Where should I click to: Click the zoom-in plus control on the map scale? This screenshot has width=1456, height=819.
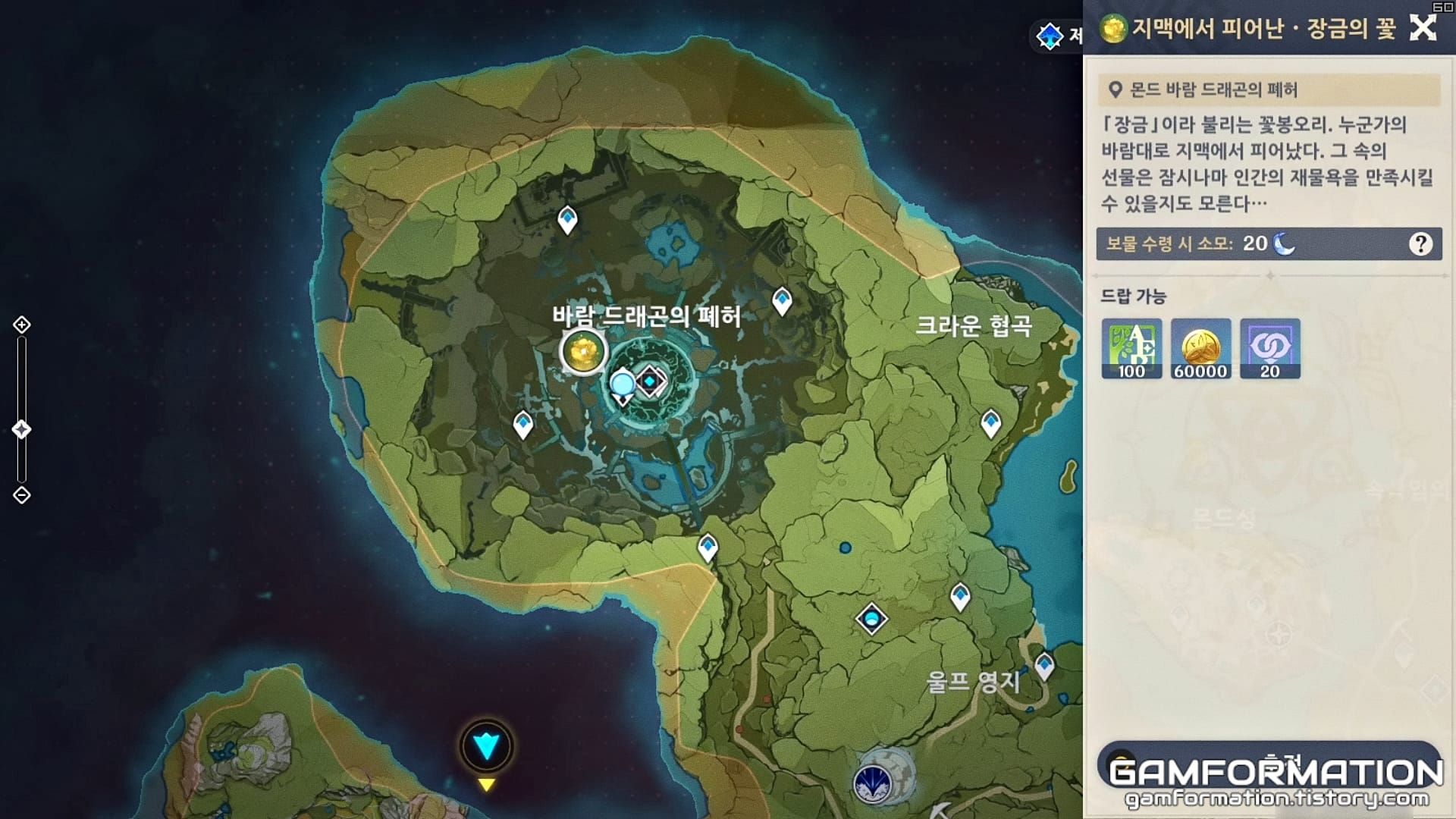[21, 325]
